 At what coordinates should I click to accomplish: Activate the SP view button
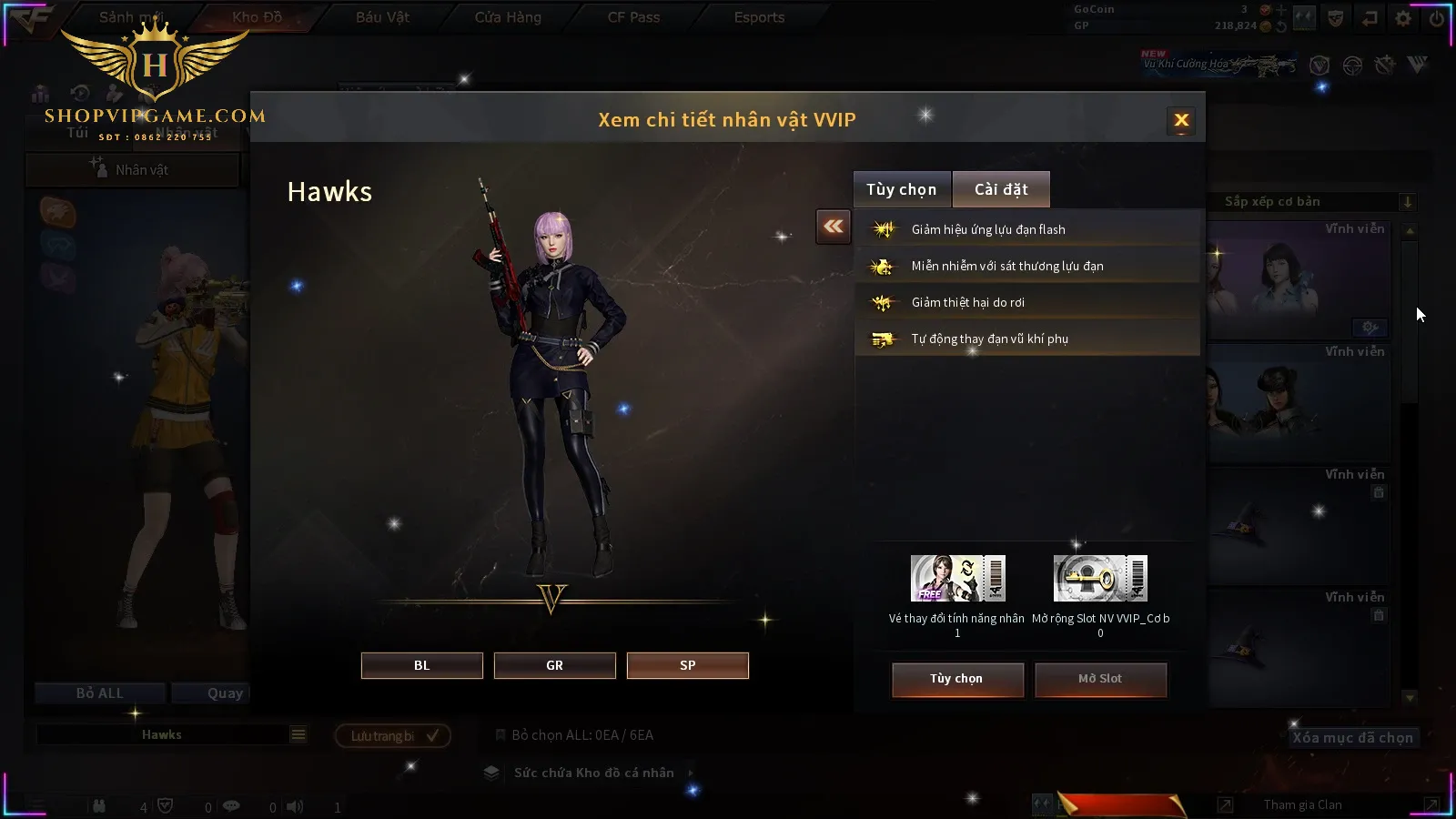687,665
